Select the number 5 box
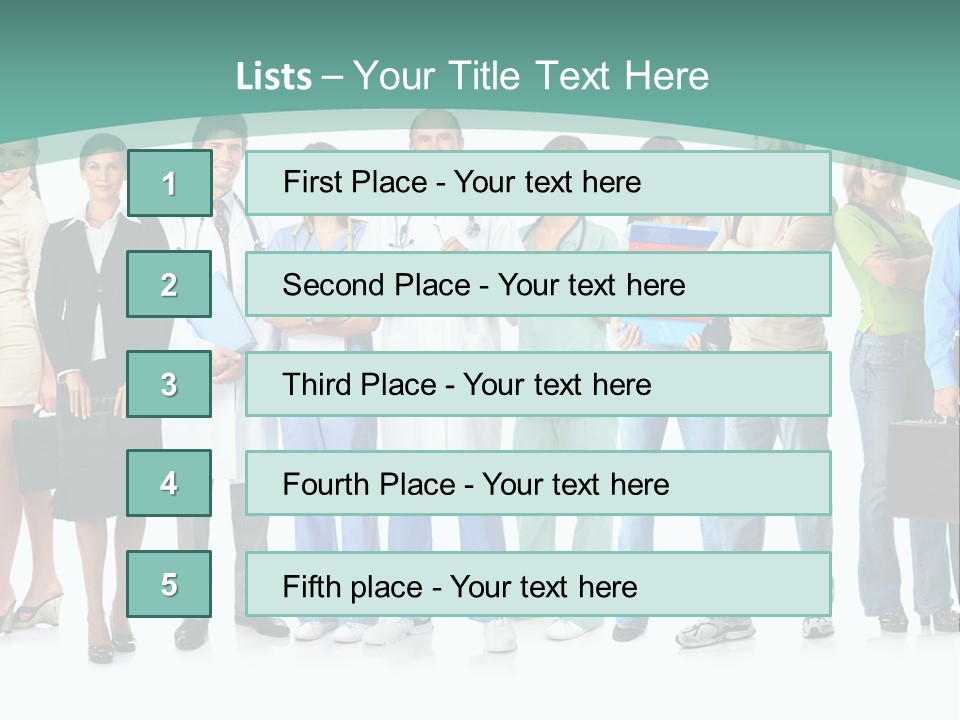The width and height of the screenshot is (960, 720). [169, 584]
